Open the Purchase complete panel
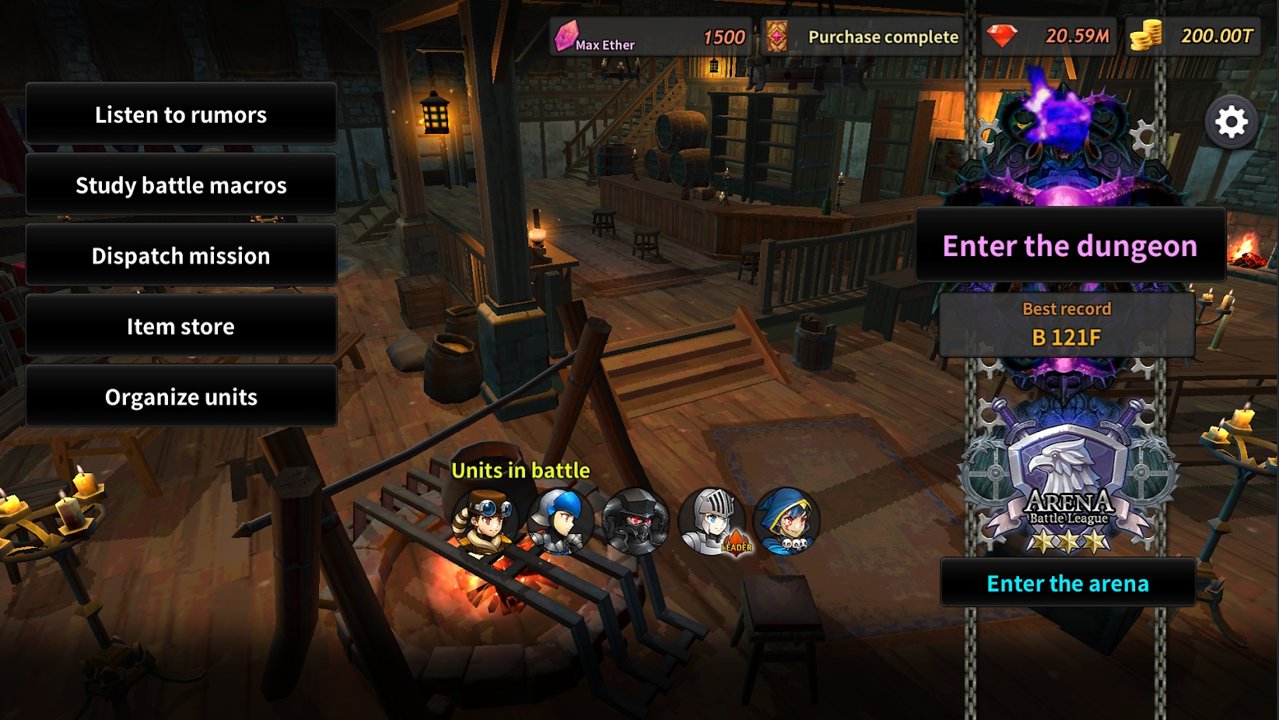This screenshot has width=1279, height=720. click(864, 38)
